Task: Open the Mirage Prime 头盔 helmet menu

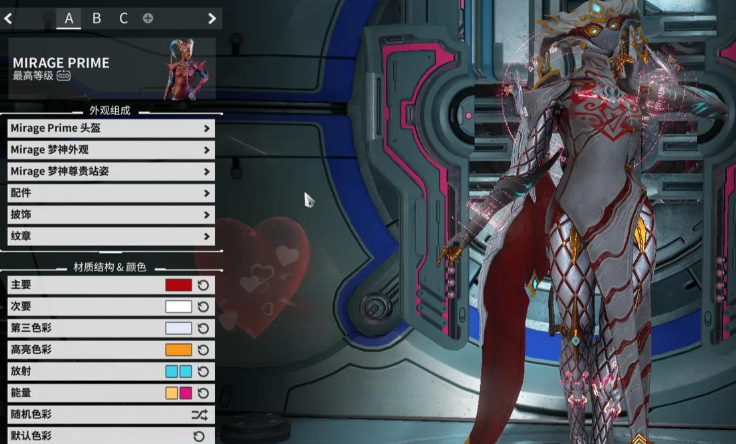Action: pyautogui.click(x=111, y=128)
